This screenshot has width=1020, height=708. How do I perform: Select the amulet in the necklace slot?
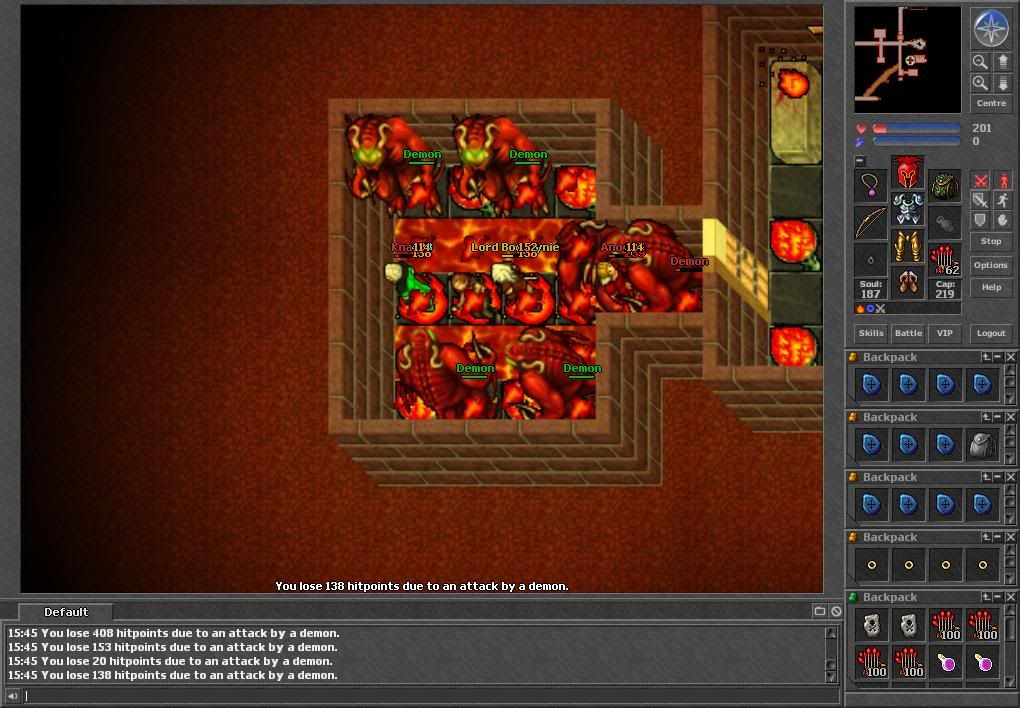pyautogui.click(x=871, y=185)
